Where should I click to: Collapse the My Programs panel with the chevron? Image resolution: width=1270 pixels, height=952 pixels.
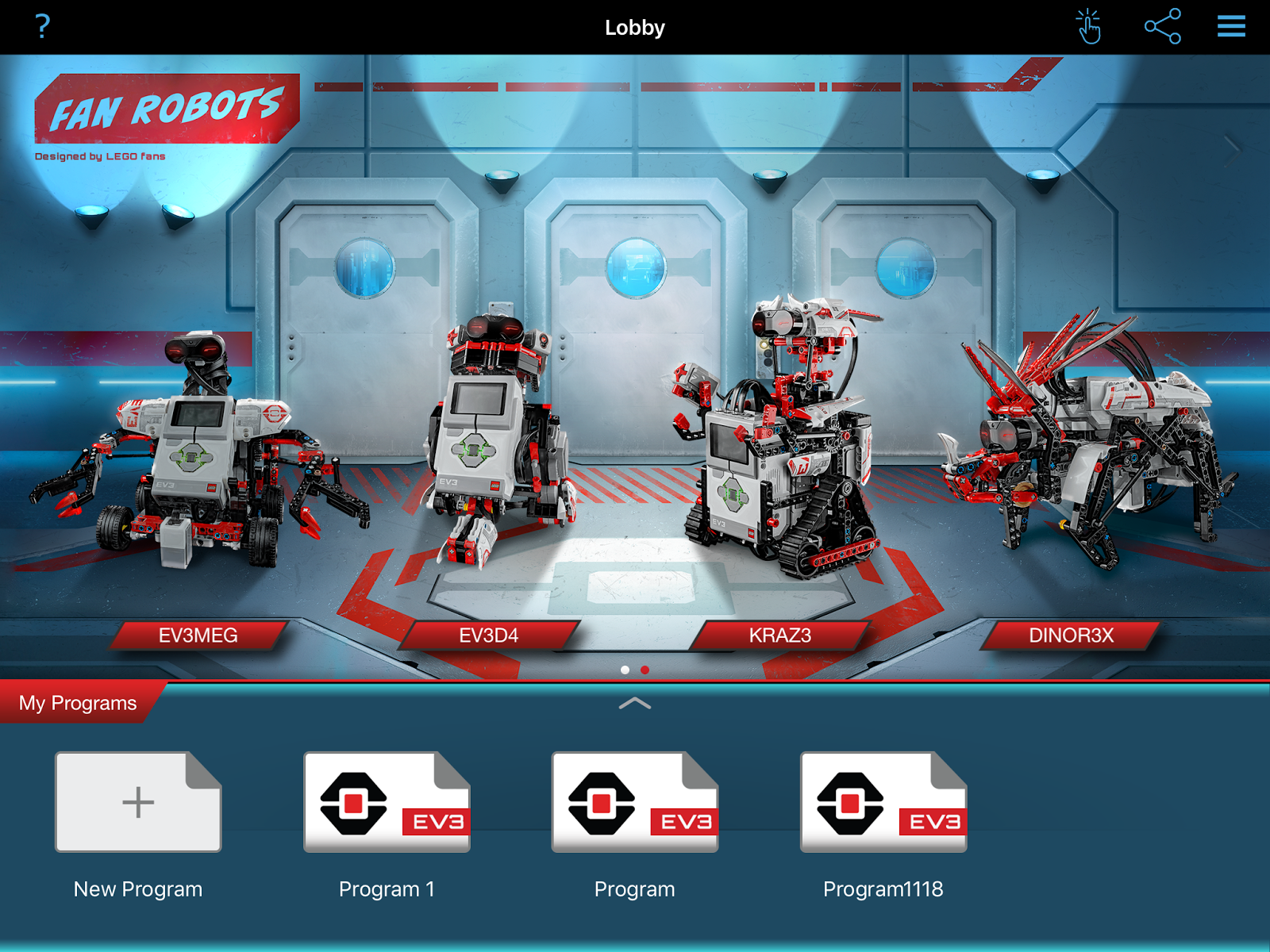(x=635, y=704)
